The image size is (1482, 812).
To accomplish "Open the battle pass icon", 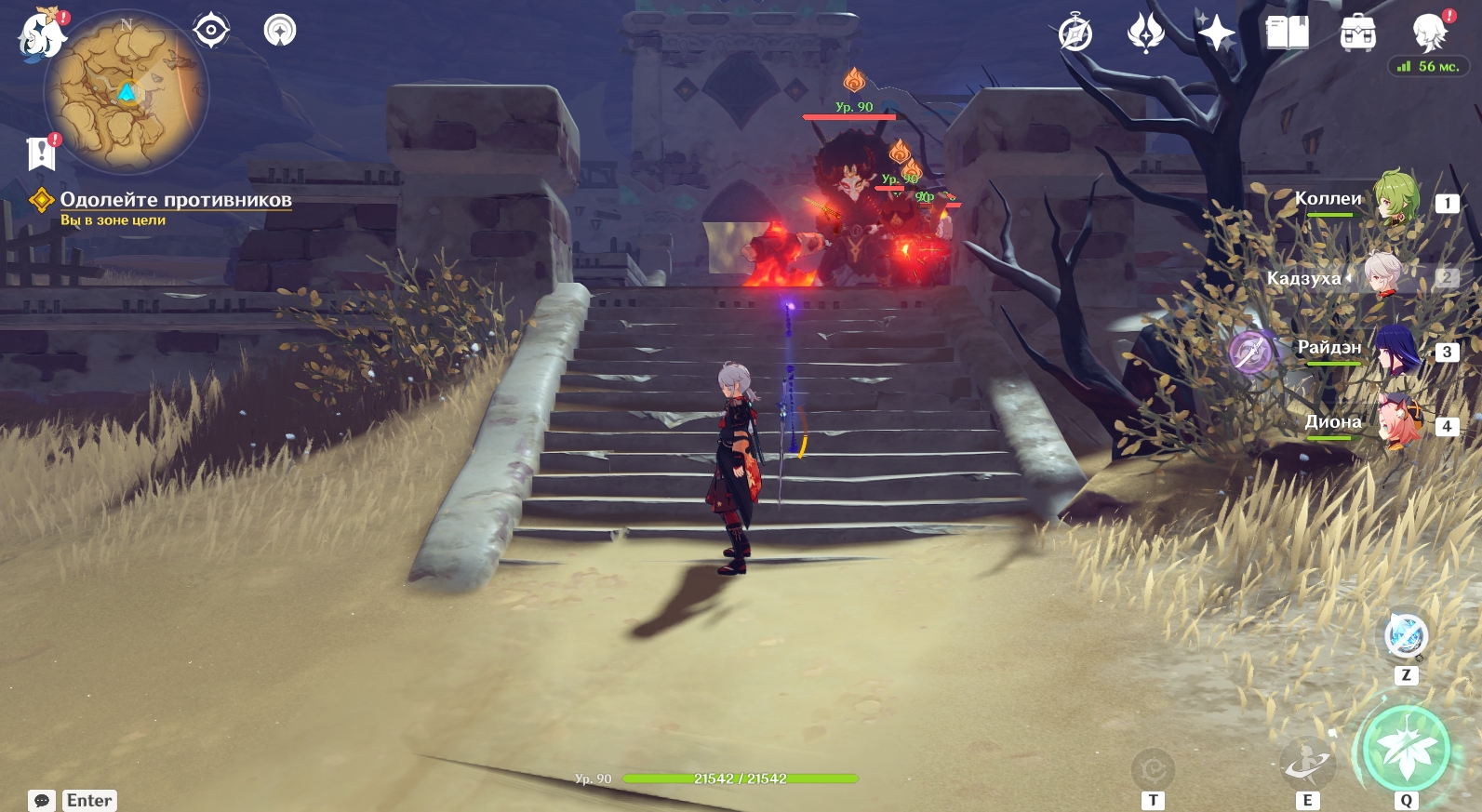I will point(1145,34).
